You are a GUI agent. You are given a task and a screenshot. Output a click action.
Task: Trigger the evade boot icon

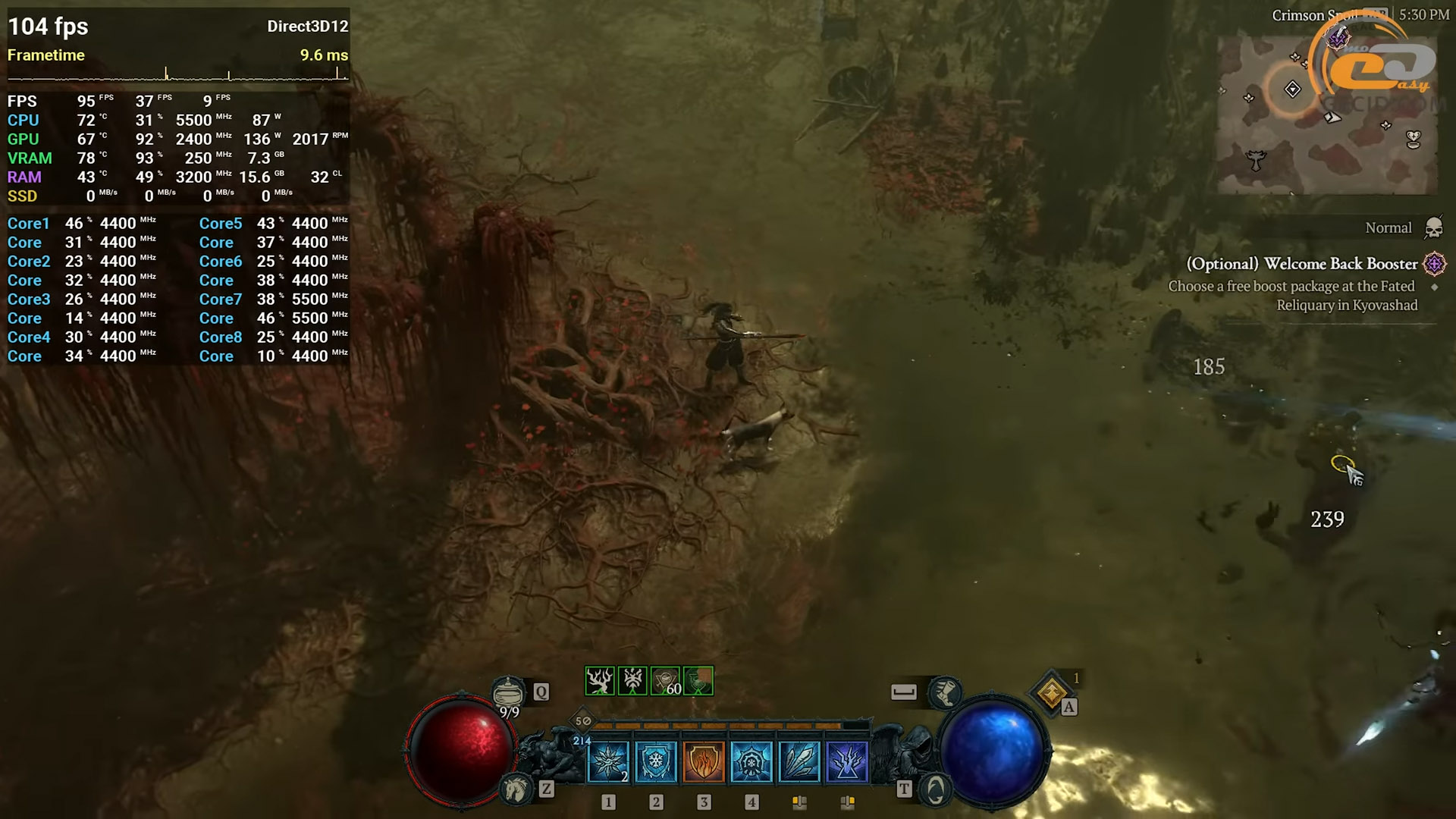(x=944, y=692)
